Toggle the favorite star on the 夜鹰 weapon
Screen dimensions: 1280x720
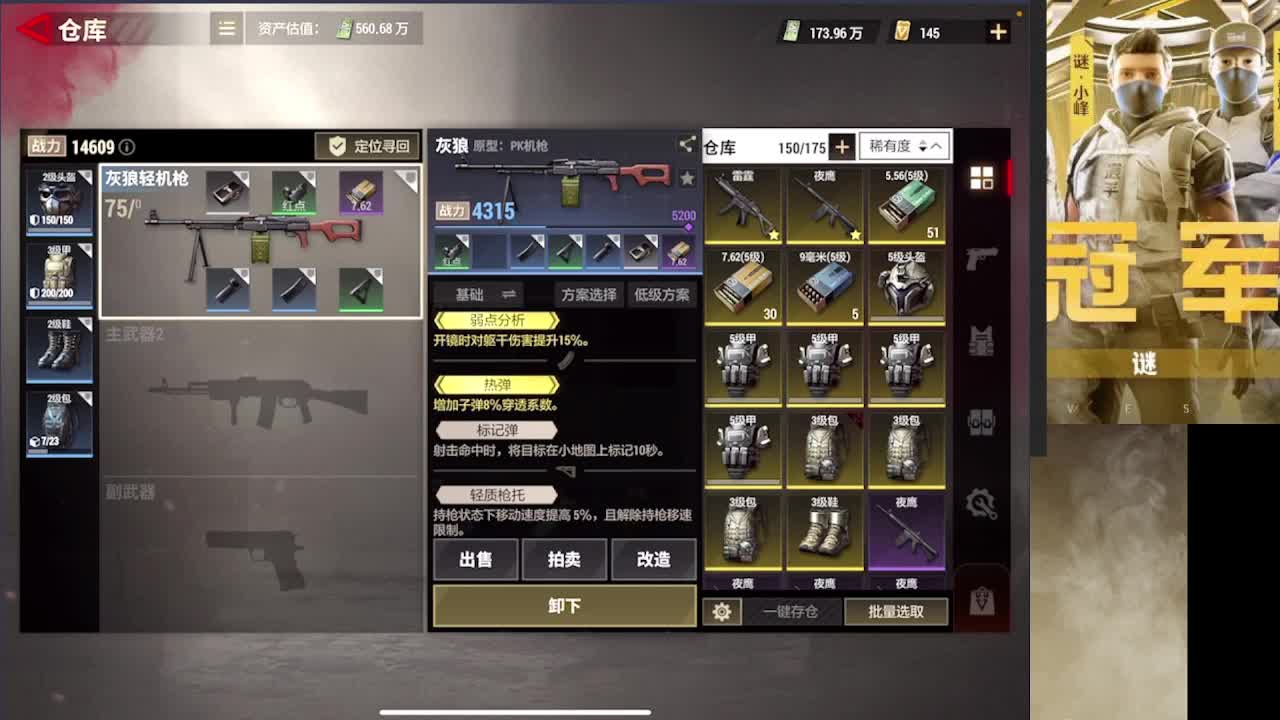click(x=855, y=234)
